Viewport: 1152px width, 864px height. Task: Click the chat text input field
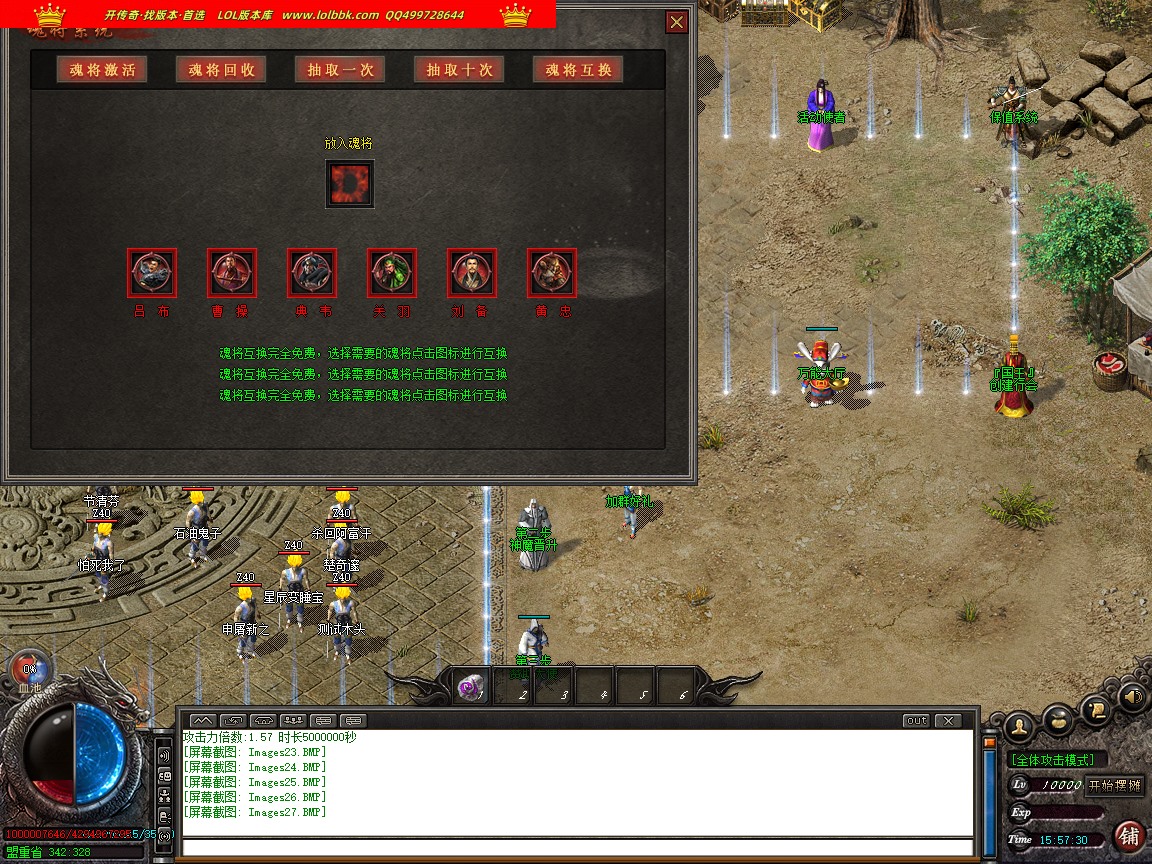[x=575, y=848]
